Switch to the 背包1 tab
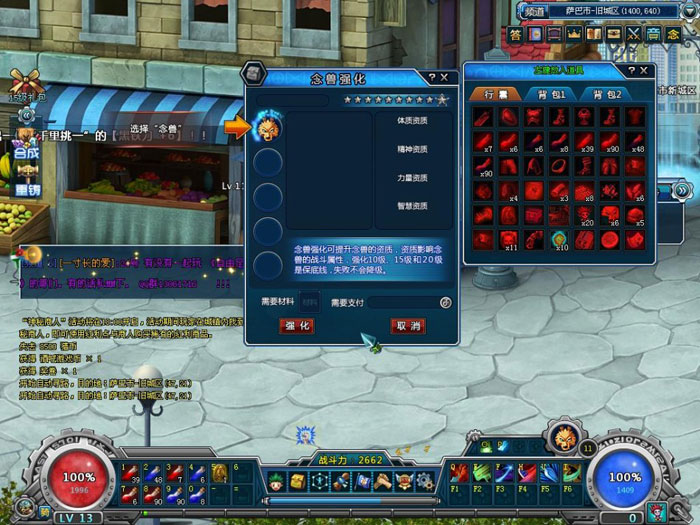The image size is (700, 525). [x=548, y=94]
